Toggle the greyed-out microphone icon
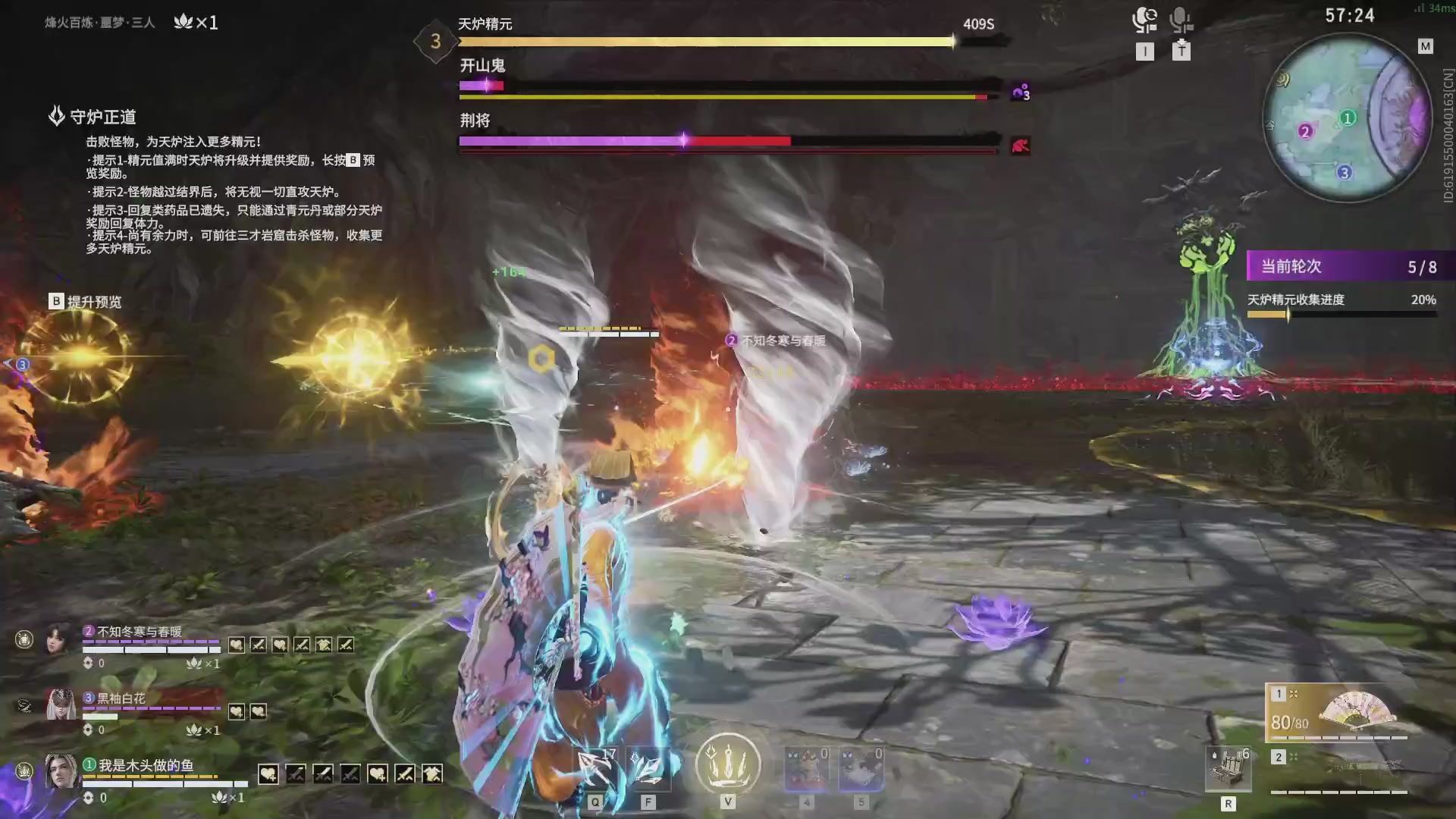Viewport: 1456px width, 819px height. pos(1180,20)
